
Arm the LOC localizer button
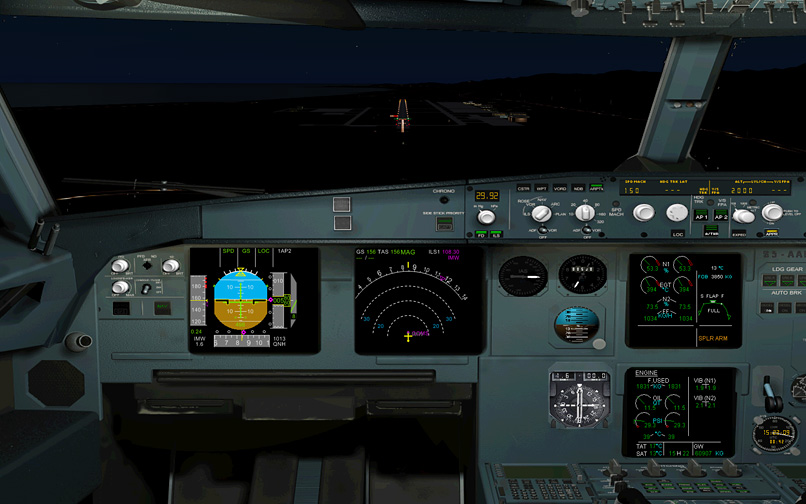677,233
